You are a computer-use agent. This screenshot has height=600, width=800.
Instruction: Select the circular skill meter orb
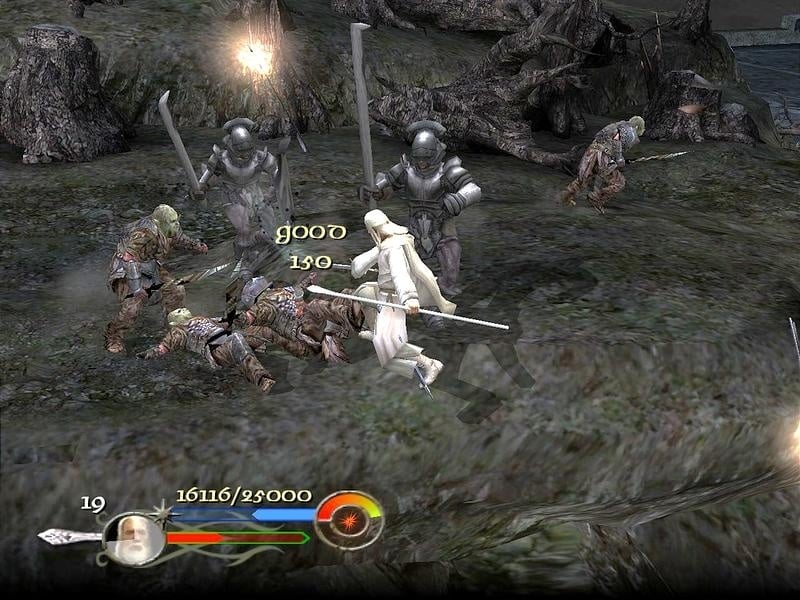tap(349, 519)
